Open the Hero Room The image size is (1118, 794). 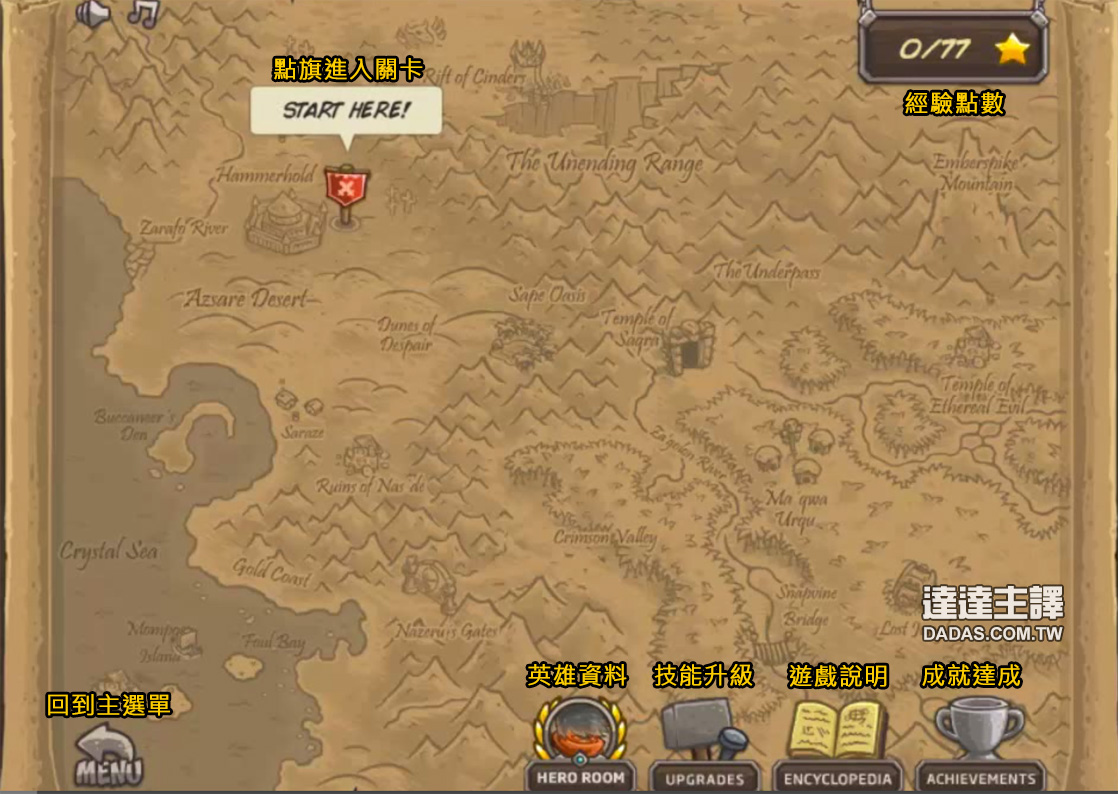tap(580, 742)
